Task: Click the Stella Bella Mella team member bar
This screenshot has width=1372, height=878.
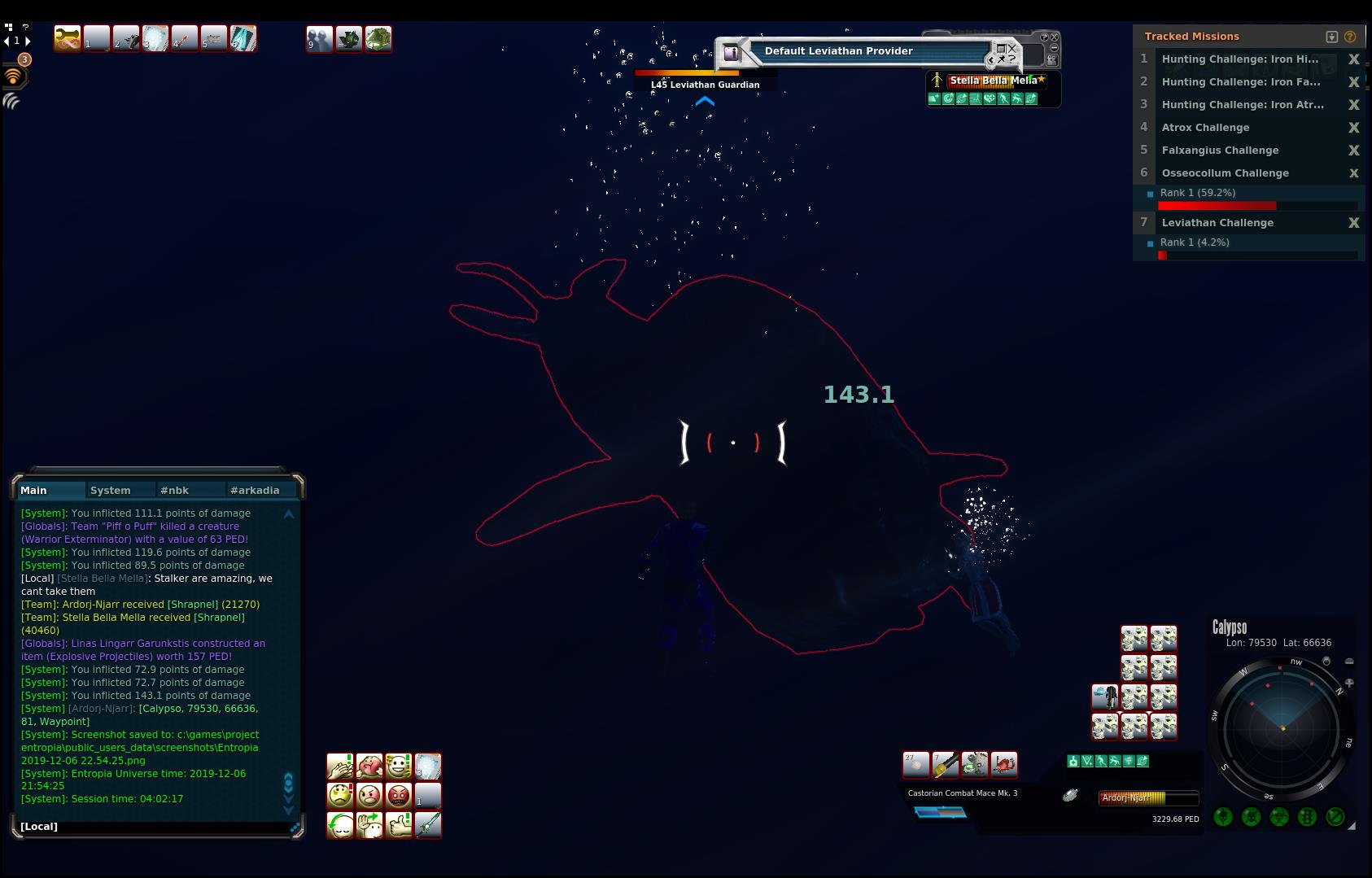Action: click(x=994, y=81)
